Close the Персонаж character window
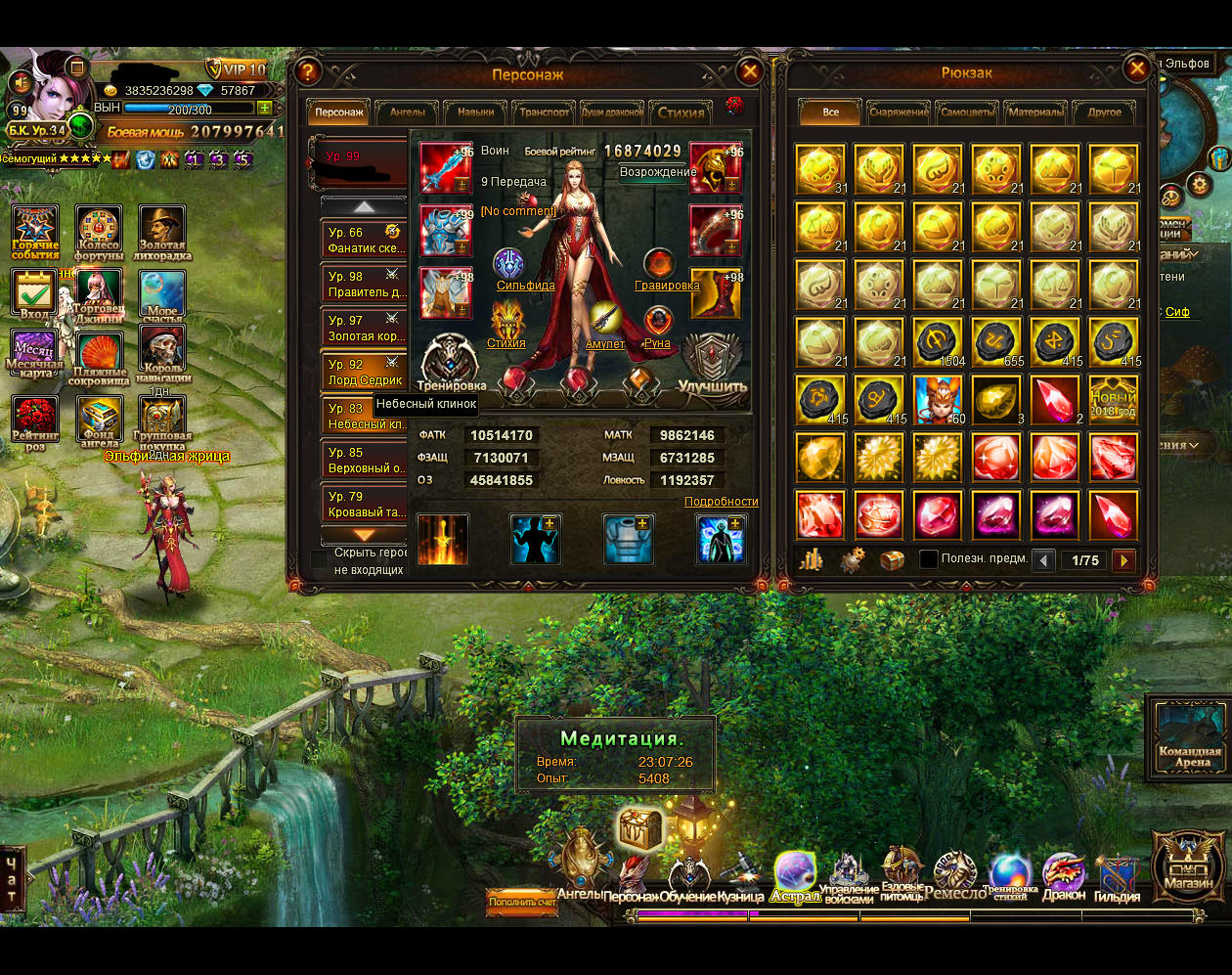 (750, 71)
